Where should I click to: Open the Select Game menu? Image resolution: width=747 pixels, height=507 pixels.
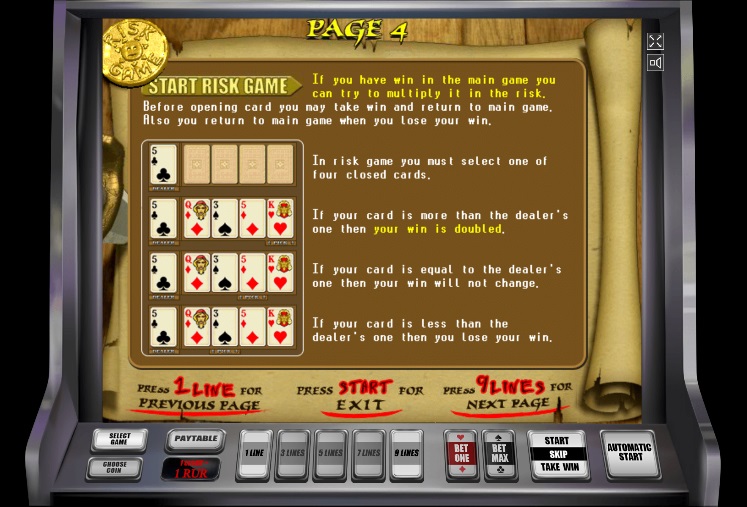pos(120,440)
